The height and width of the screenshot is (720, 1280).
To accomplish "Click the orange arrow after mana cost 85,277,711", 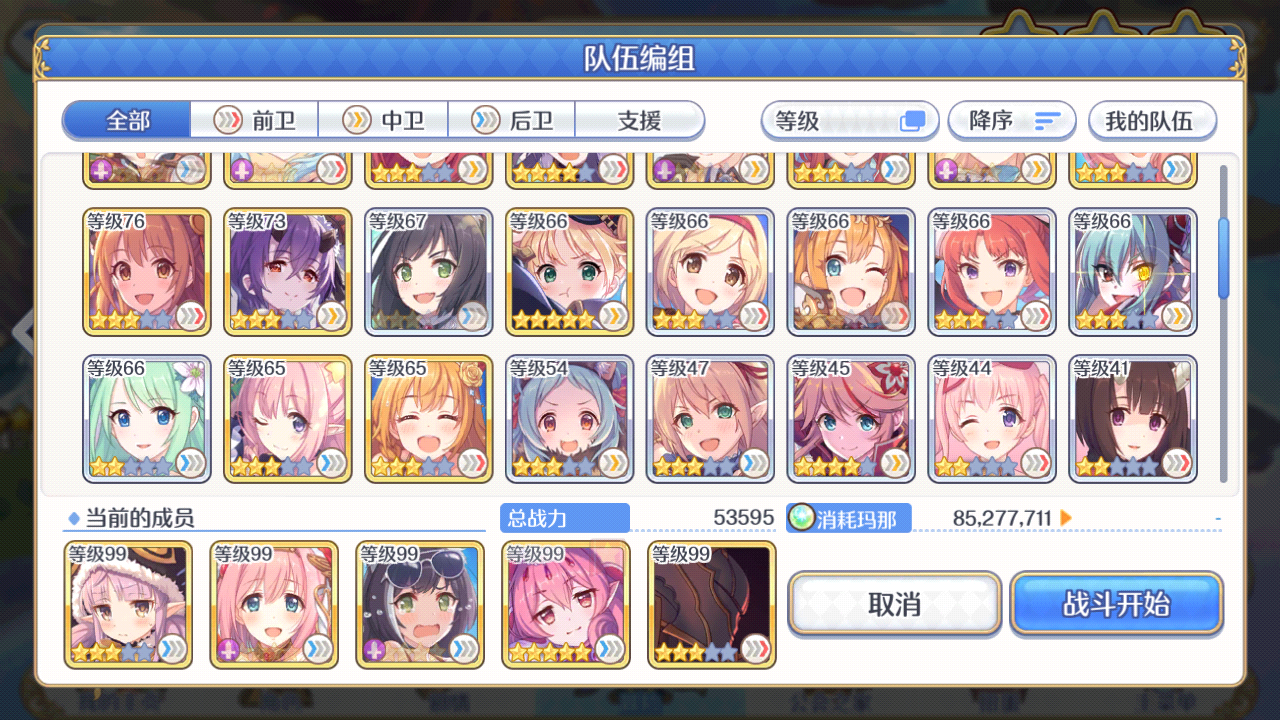I will [1068, 518].
